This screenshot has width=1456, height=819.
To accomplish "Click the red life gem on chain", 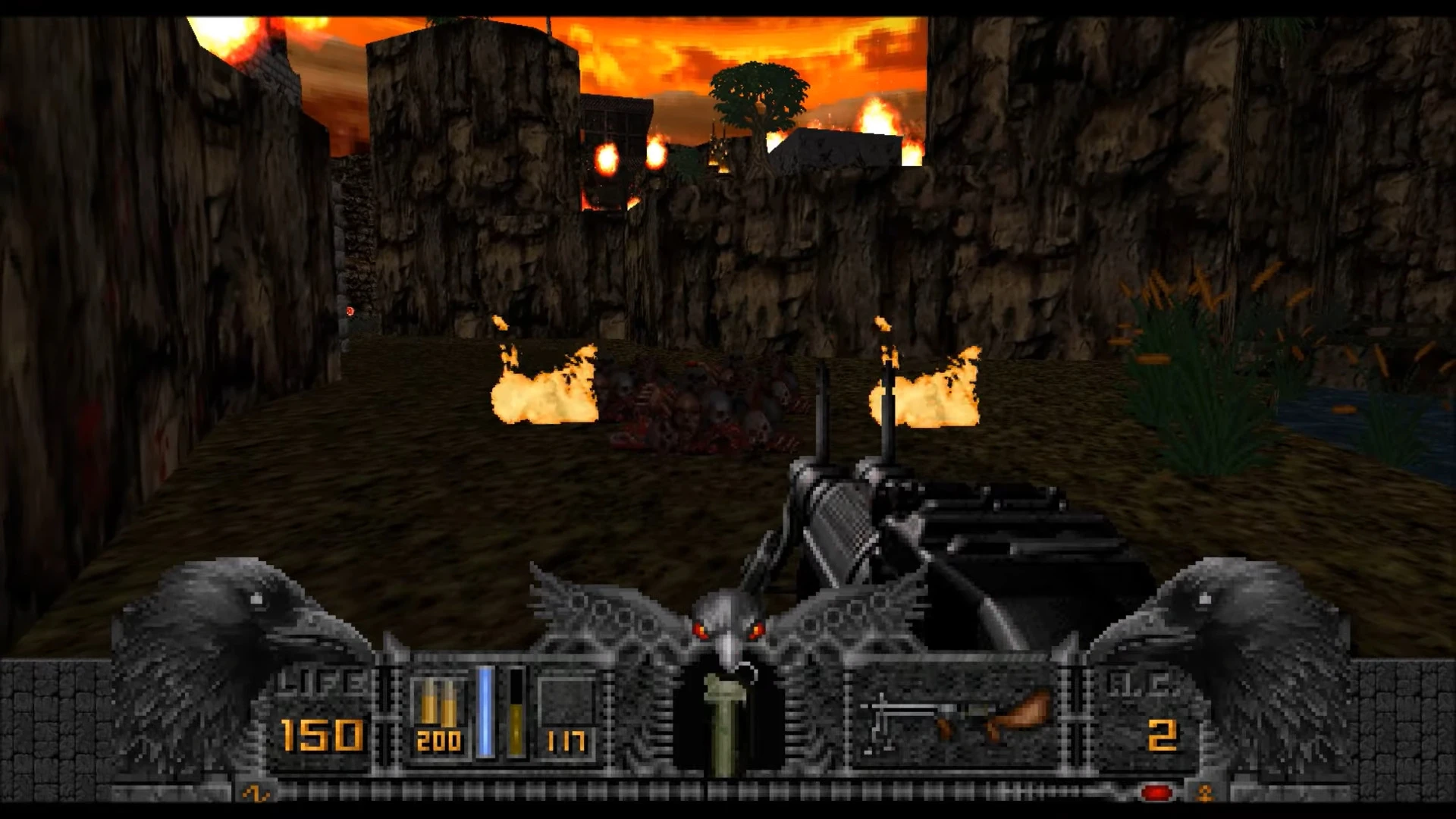I will pyautogui.click(x=1156, y=793).
